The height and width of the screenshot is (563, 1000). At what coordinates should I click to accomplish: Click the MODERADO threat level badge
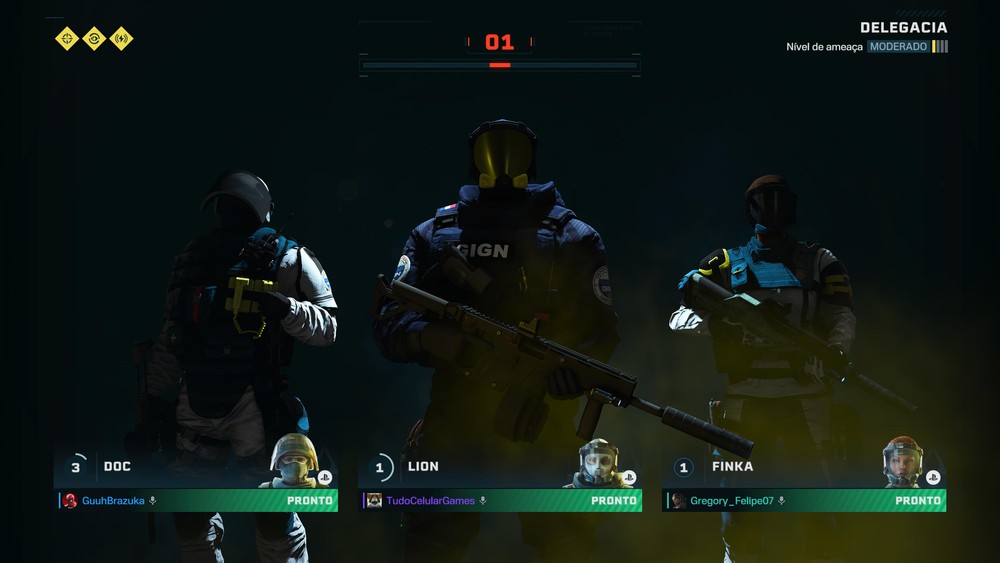[x=897, y=47]
